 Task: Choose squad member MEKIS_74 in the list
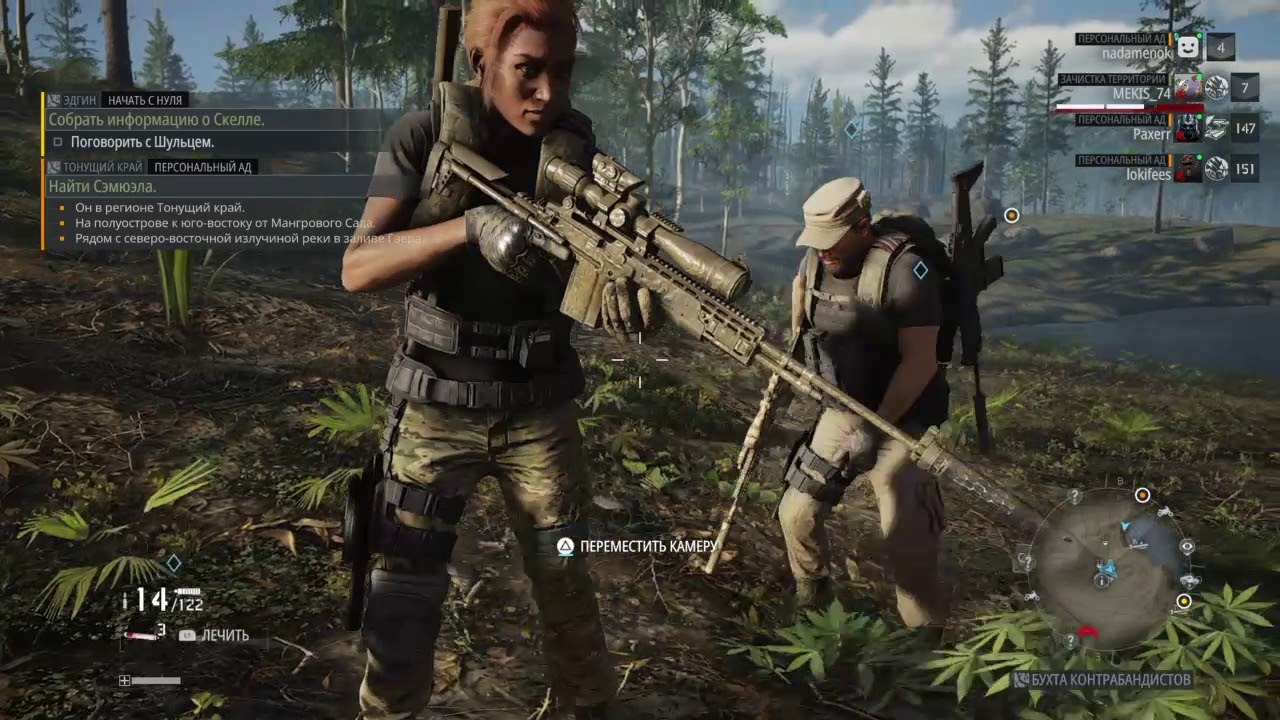click(1141, 94)
